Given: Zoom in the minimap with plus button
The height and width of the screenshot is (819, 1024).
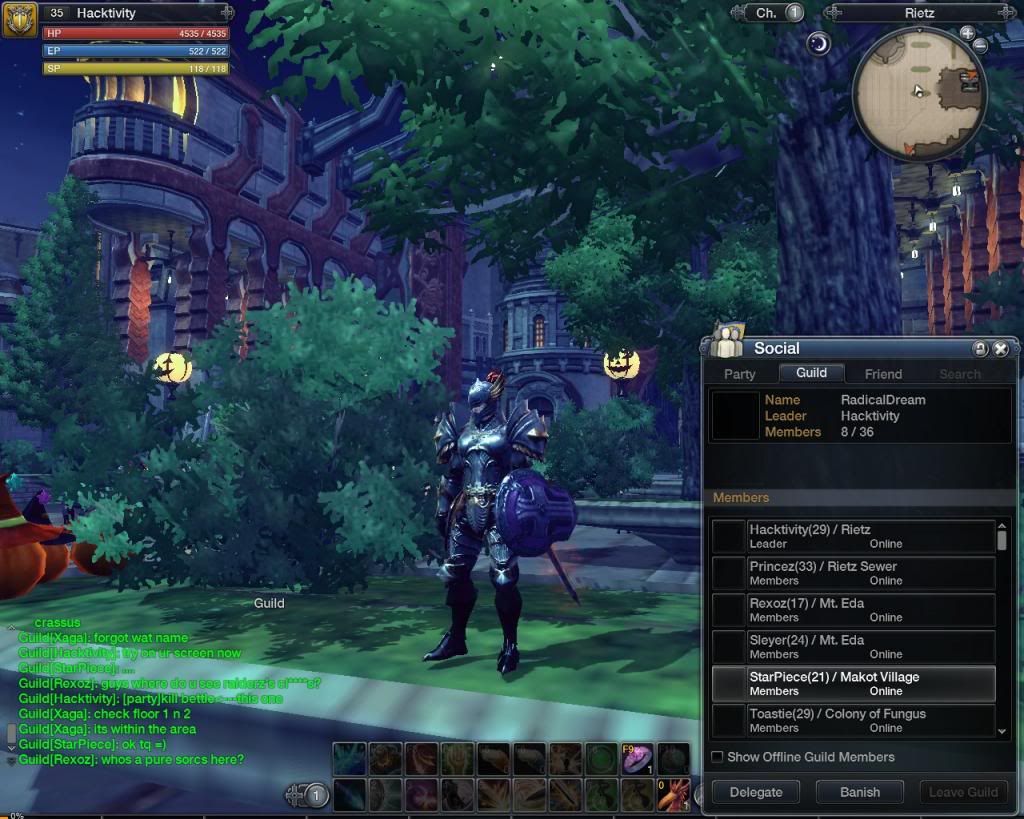Looking at the screenshot, I should [x=967, y=33].
